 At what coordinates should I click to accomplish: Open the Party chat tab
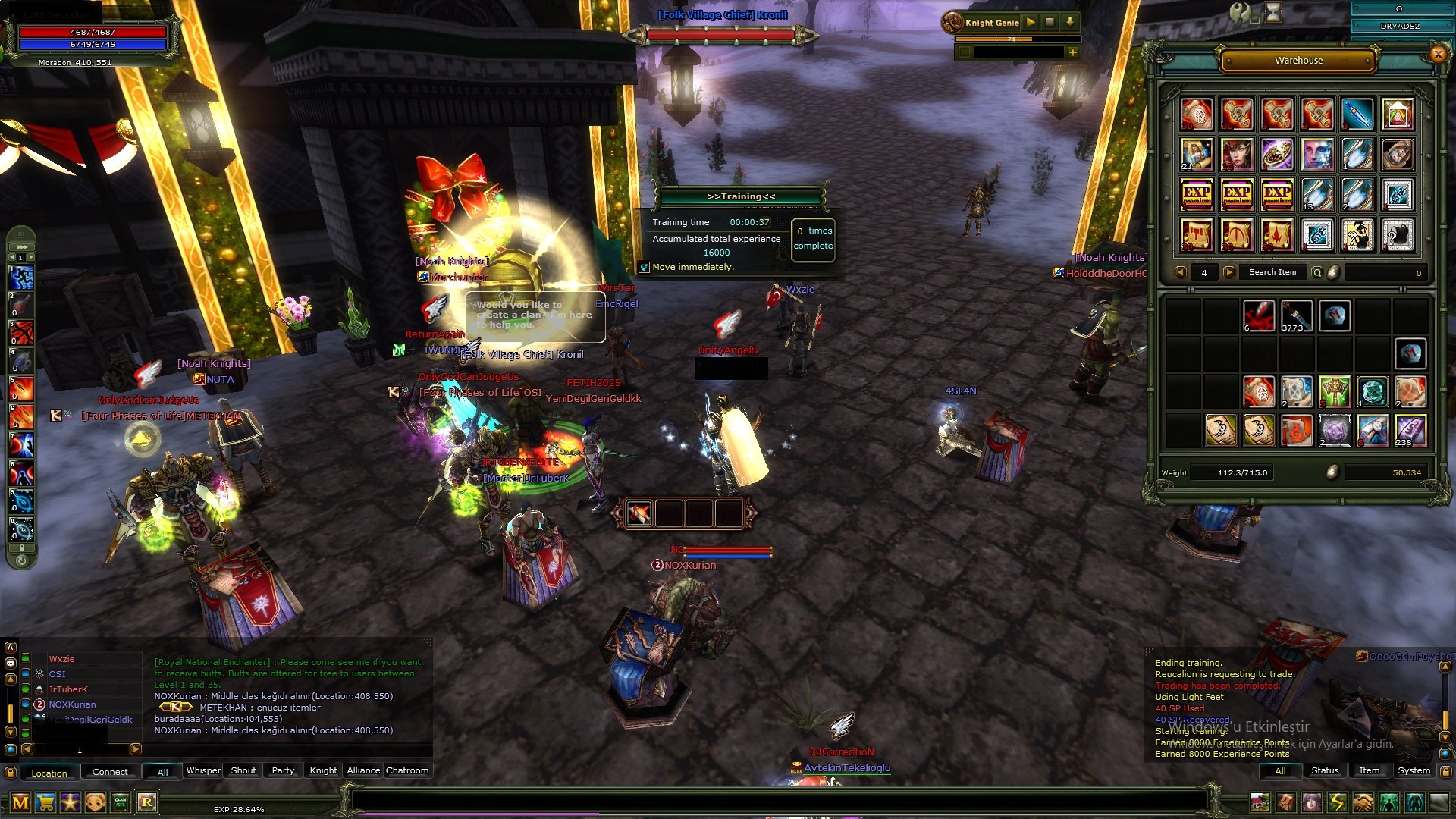pos(283,770)
